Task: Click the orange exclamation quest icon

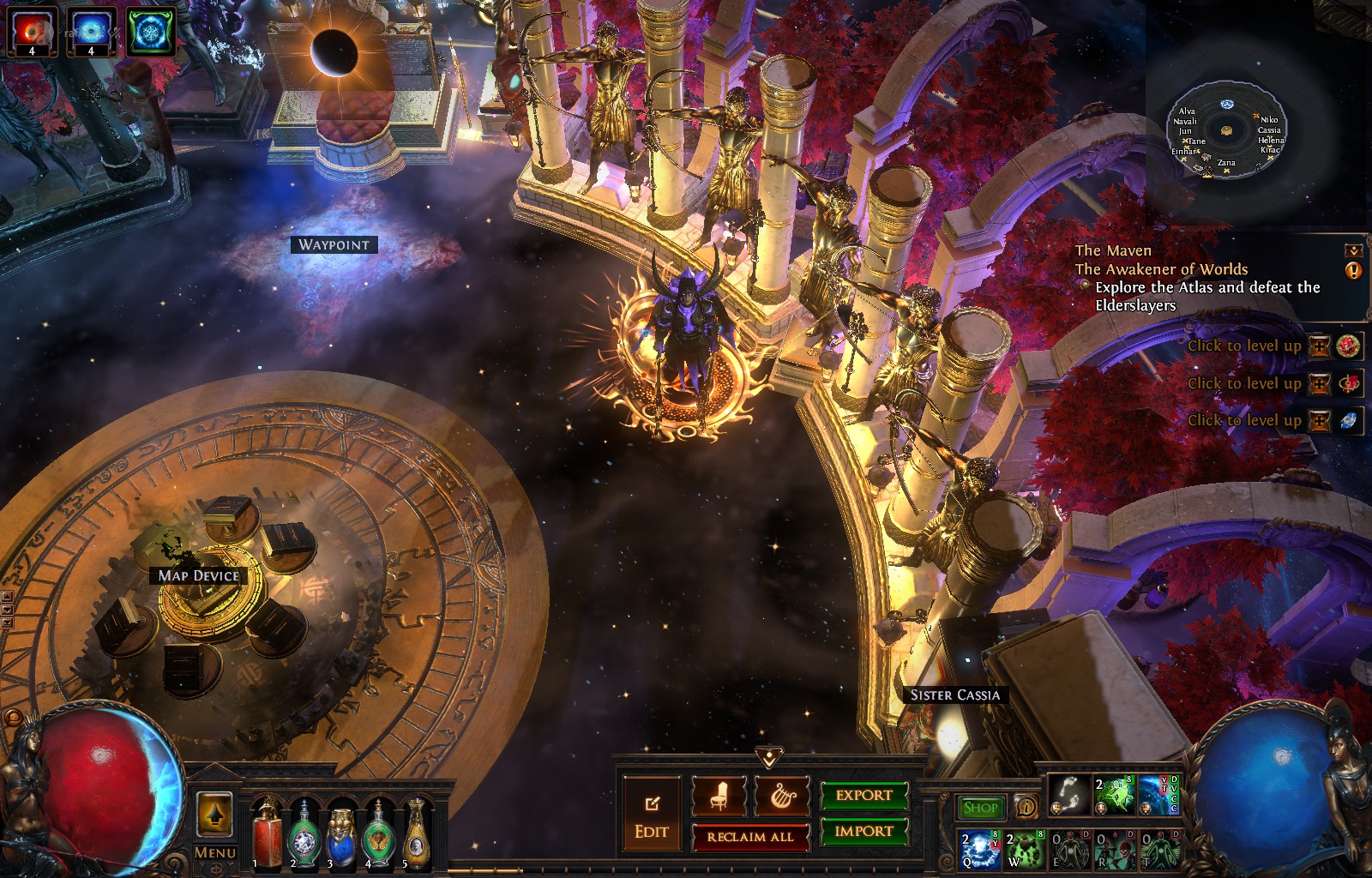Action: click(1353, 271)
